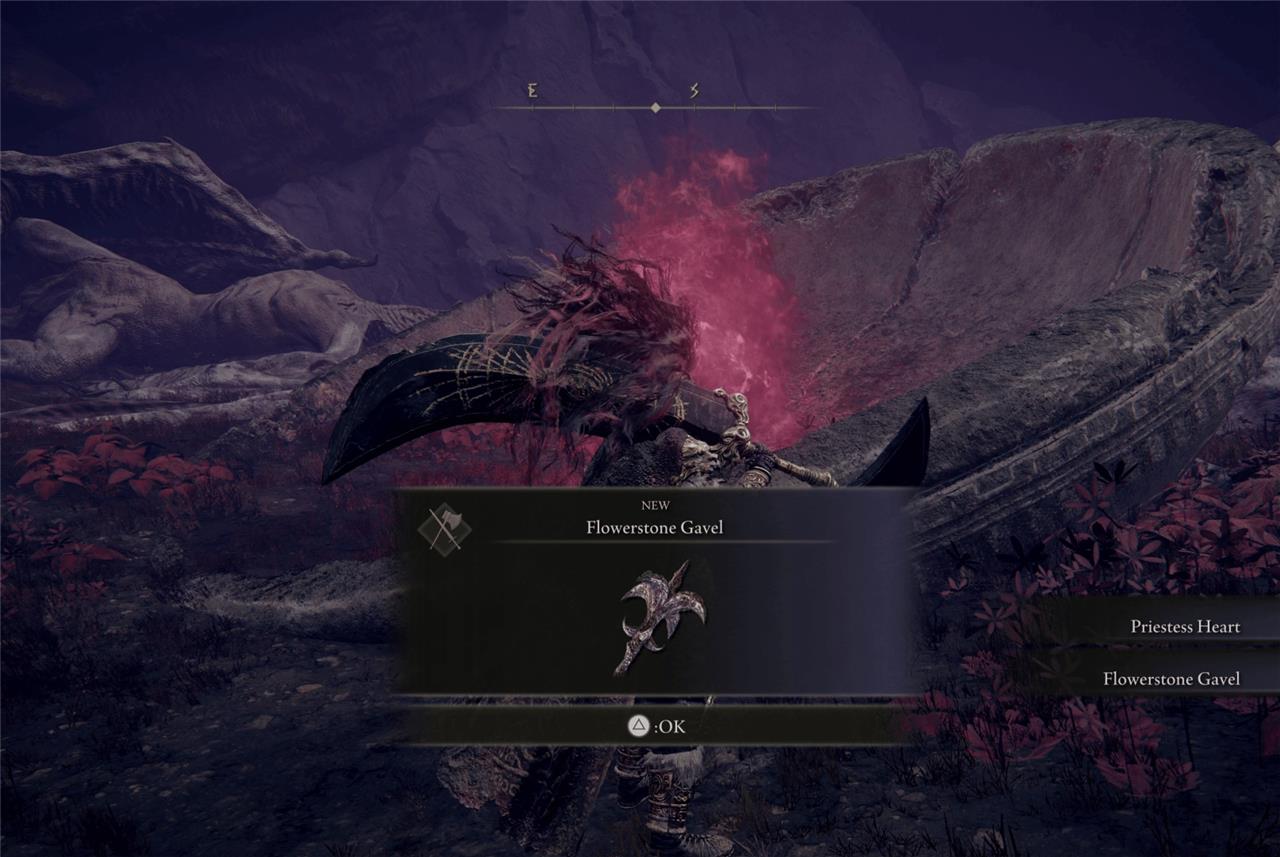Image resolution: width=1280 pixels, height=857 pixels.
Task: Select the Flowerstone Gavel weapon image
Action: tap(660, 617)
